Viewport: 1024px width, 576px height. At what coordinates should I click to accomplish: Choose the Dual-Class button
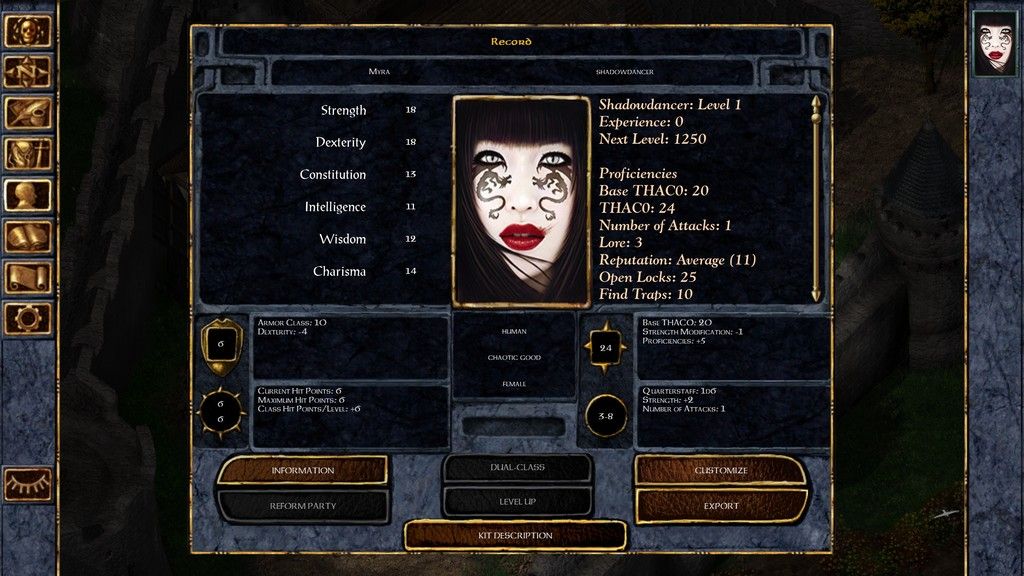click(x=518, y=467)
